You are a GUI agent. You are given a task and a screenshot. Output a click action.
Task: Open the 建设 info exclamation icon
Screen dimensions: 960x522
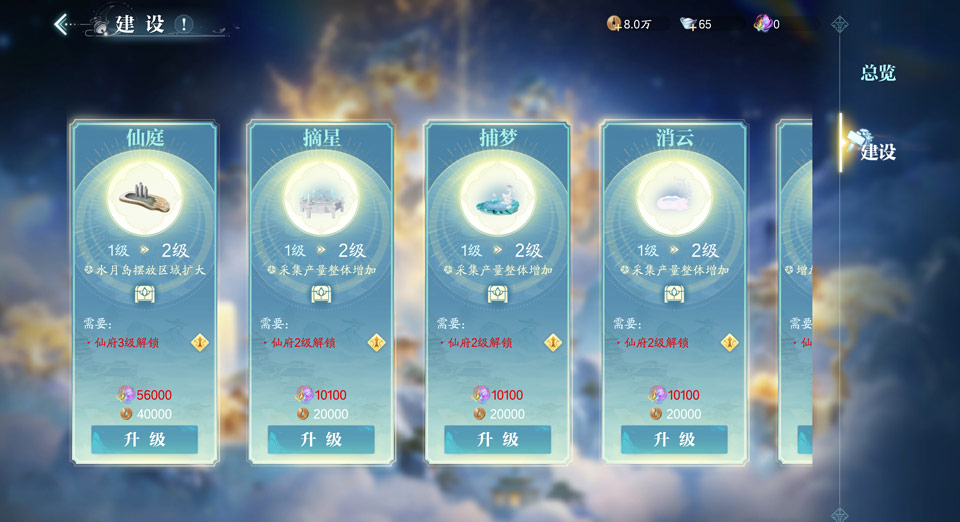pyautogui.click(x=184, y=25)
